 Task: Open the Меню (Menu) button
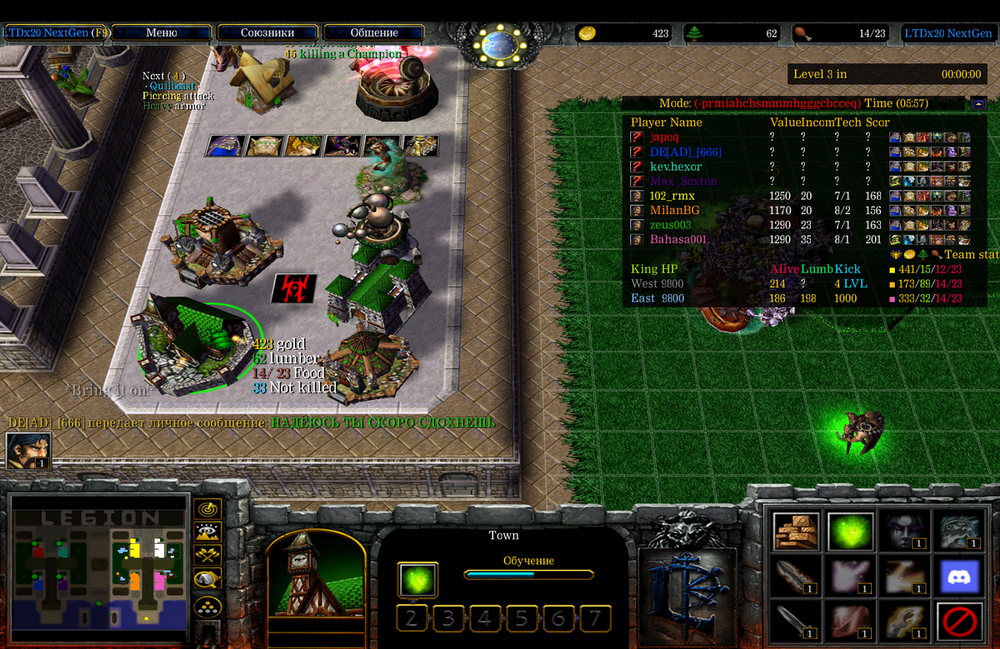tap(161, 33)
